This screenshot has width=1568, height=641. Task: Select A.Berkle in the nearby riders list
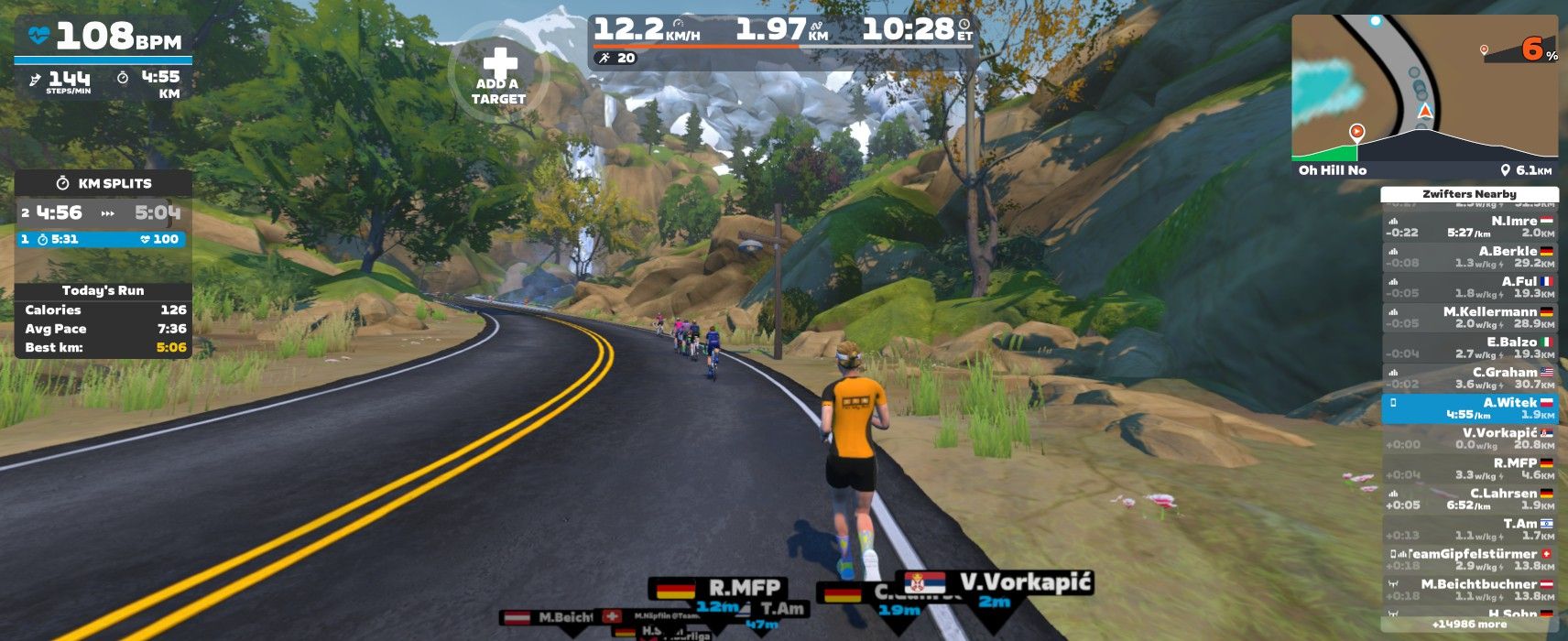pyautogui.click(x=1469, y=256)
